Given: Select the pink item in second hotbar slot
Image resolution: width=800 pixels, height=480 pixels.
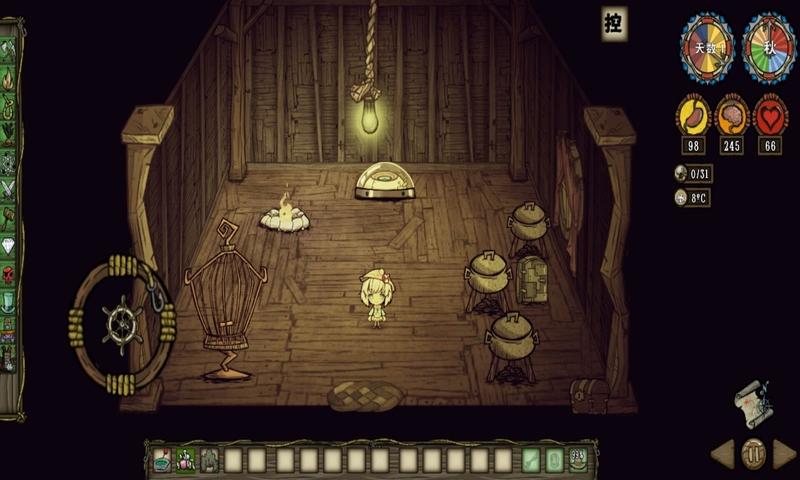Looking at the screenshot, I should (x=186, y=460).
